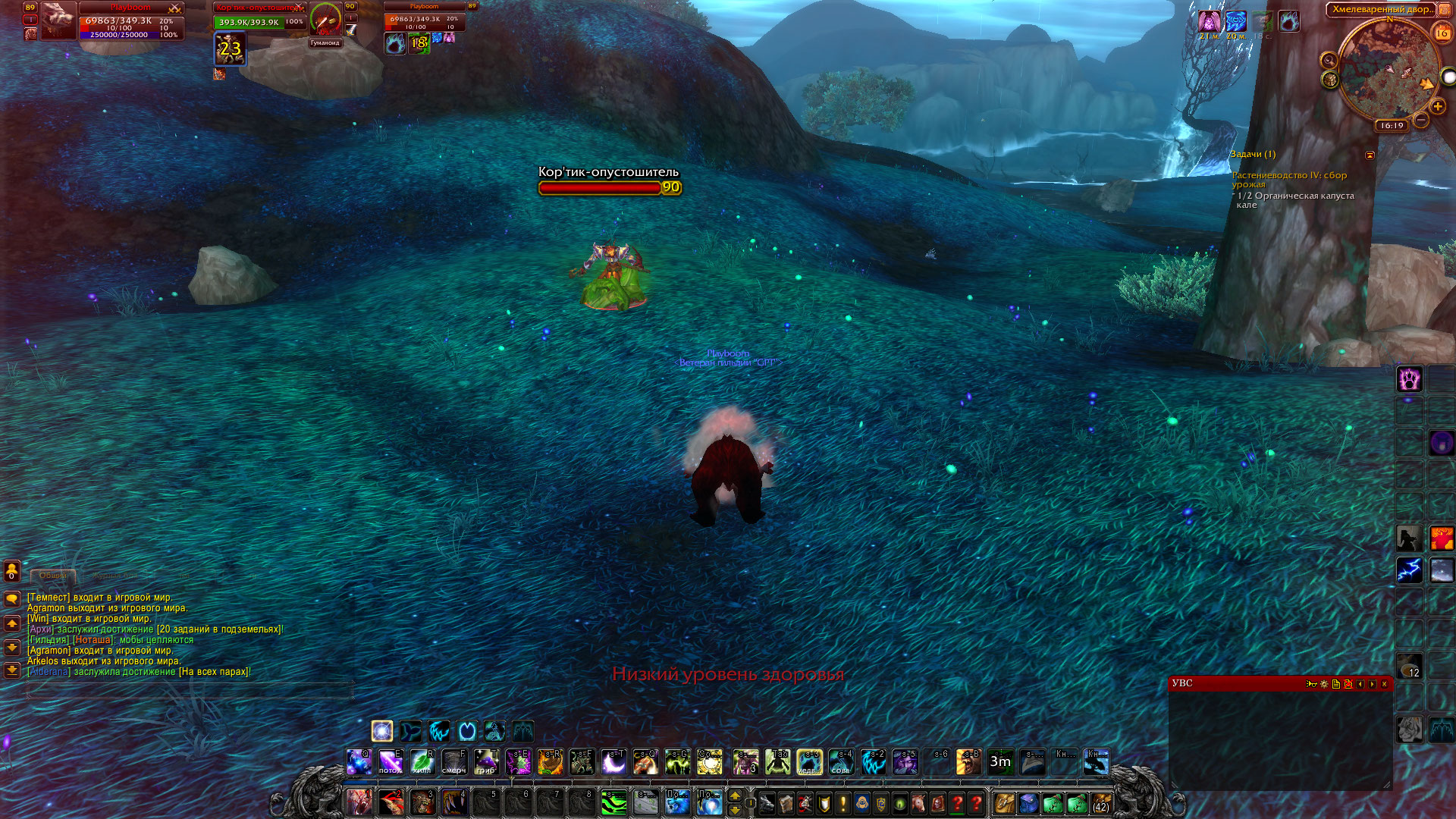This screenshot has height=819, width=1456.
Task: Select the Растениеводство IV quest in tracker
Action: (x=1289, y=180)
